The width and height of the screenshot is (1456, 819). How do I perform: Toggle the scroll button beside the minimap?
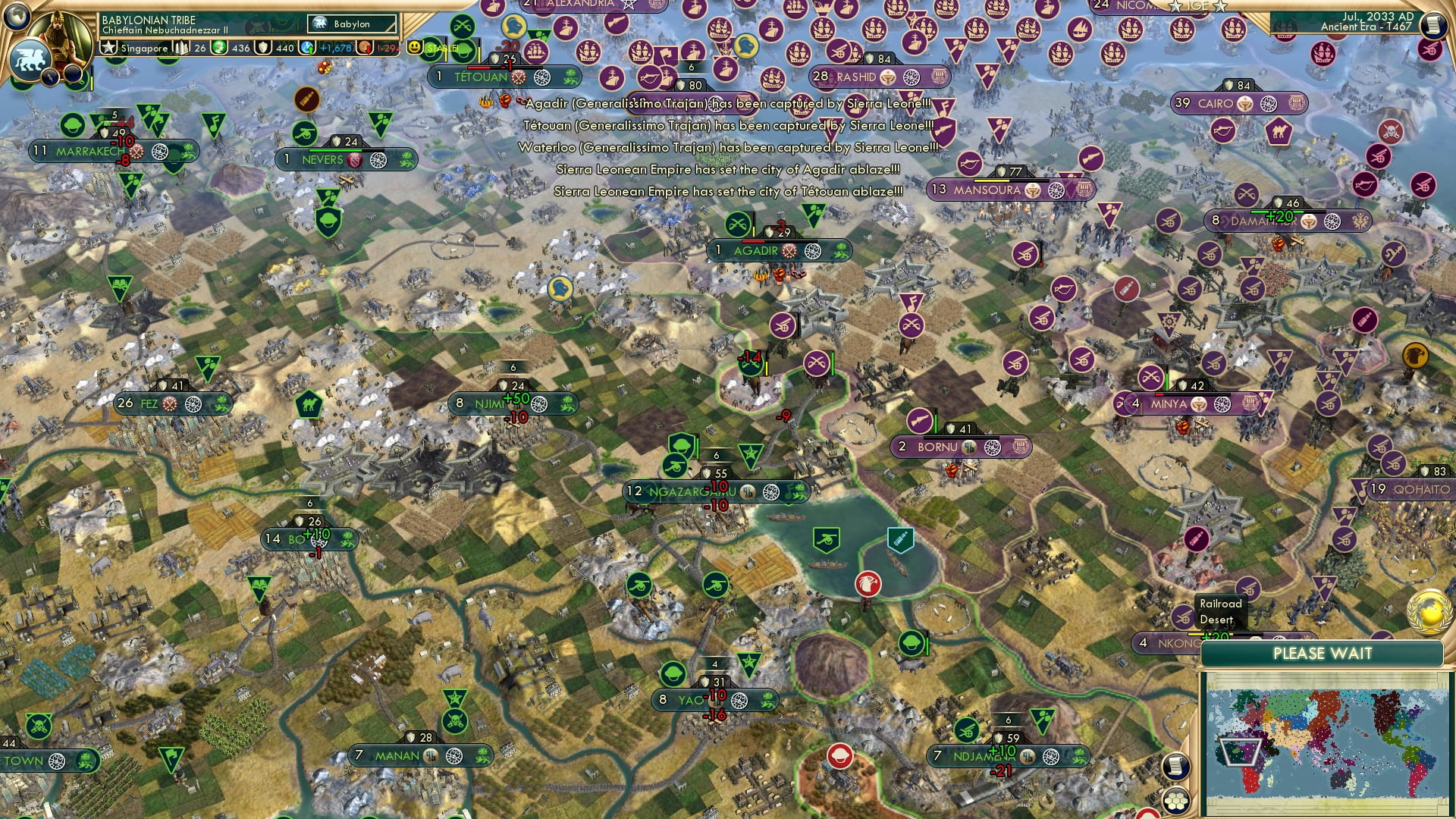tap(1176, 767)
